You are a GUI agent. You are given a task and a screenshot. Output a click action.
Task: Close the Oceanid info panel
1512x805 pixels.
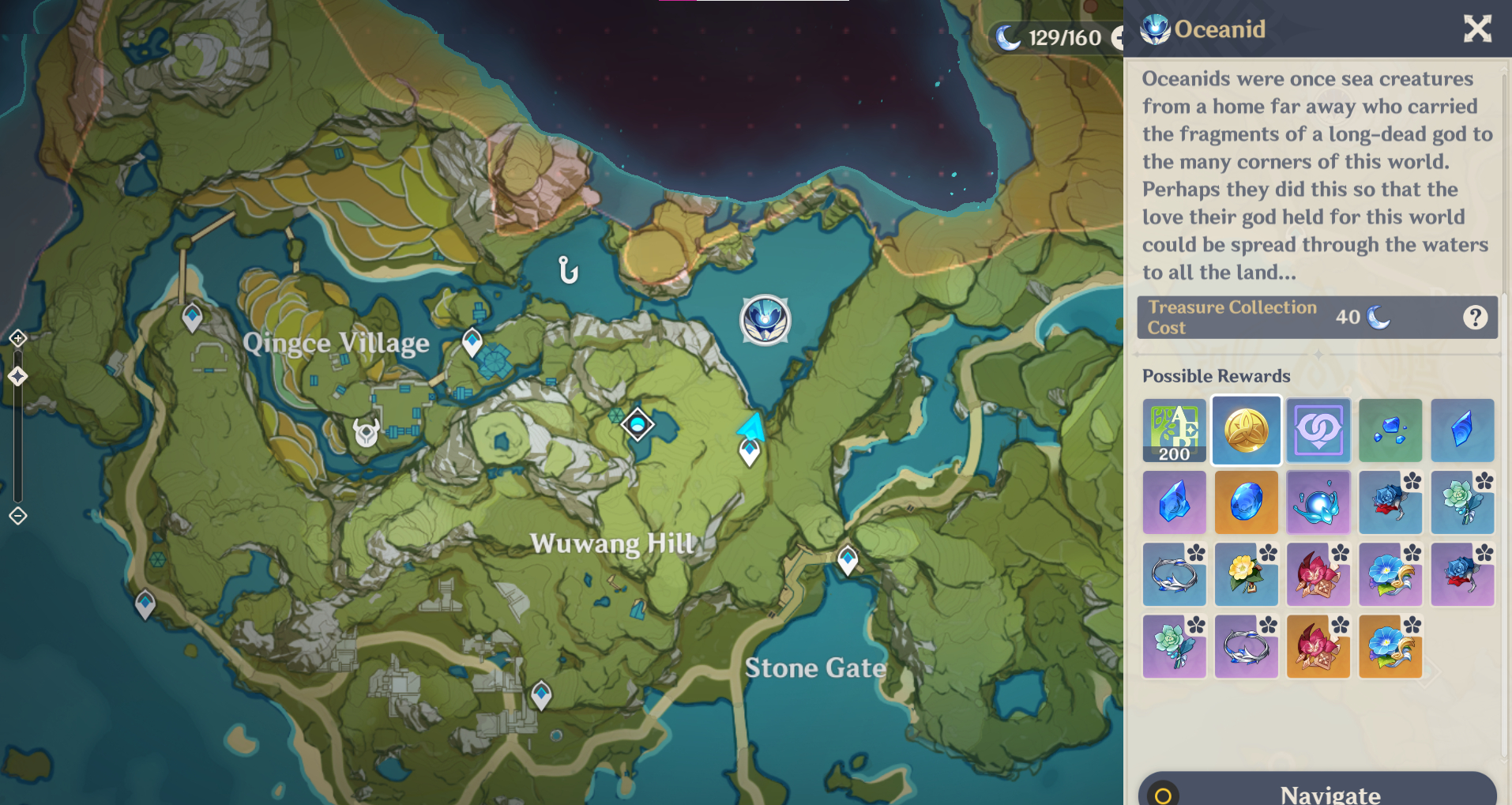point(1476,29)
